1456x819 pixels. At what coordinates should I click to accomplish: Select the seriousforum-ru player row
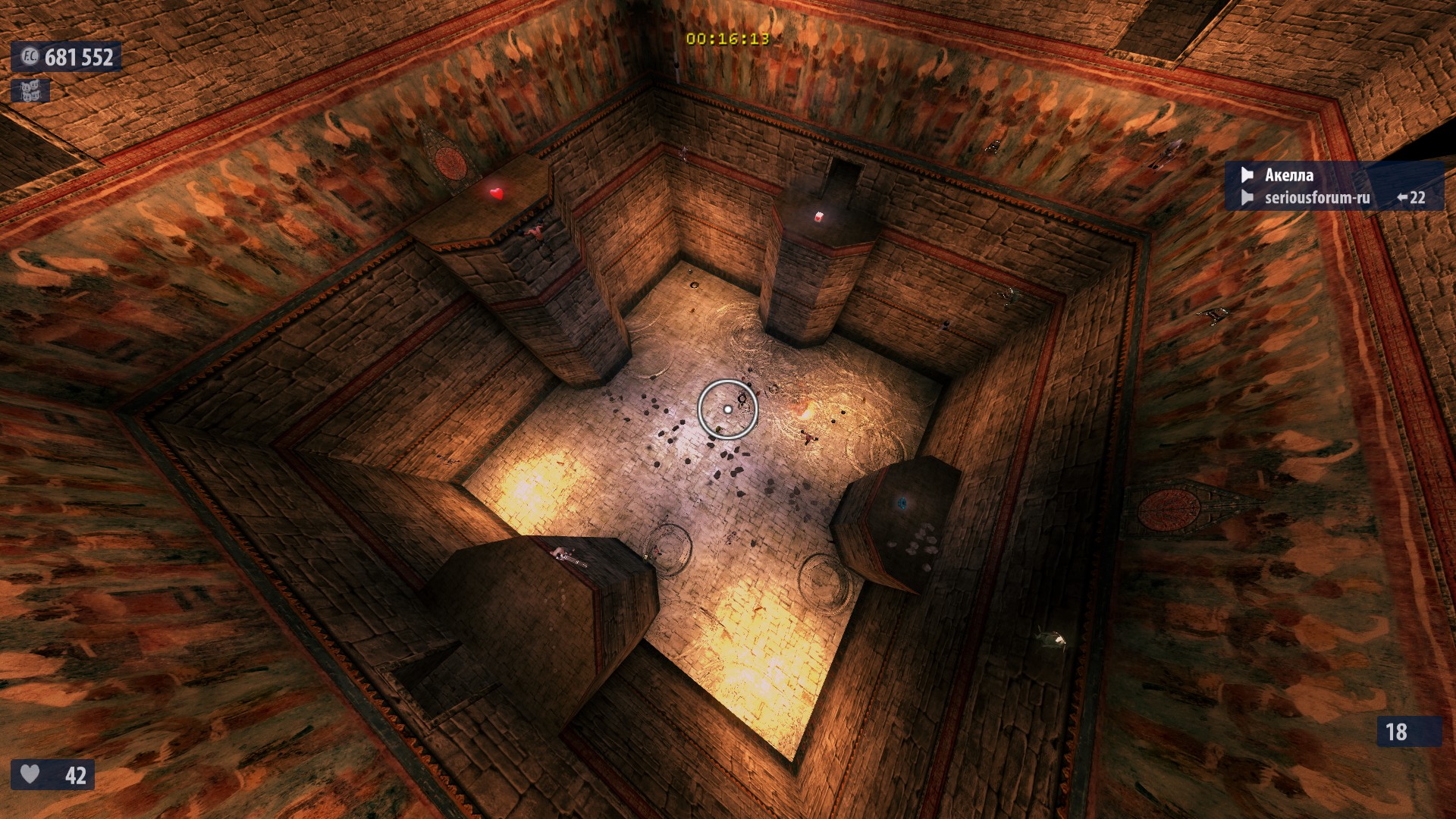pos(1316,198)
